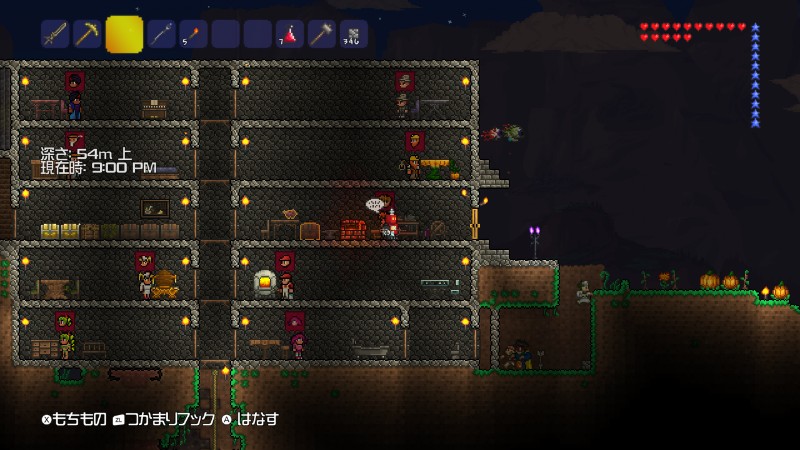Viewport: 800px width, 450px height.
Task: Select the sword hotbar slot
Action: 55,35
